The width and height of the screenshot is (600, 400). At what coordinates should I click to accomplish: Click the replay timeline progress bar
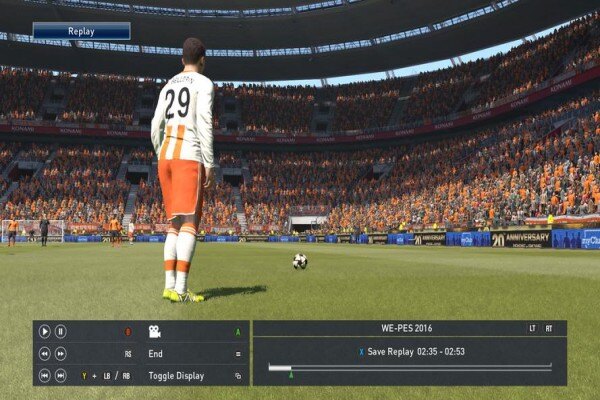[409, 367]
